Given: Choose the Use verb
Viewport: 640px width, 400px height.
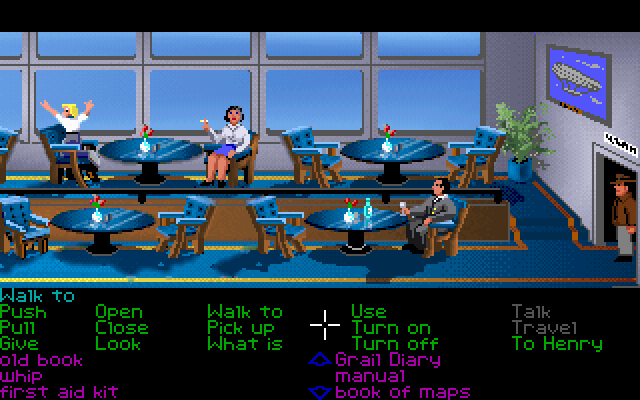Looking at the screenshot, I should pyautogui.click(x=368, y=312).
